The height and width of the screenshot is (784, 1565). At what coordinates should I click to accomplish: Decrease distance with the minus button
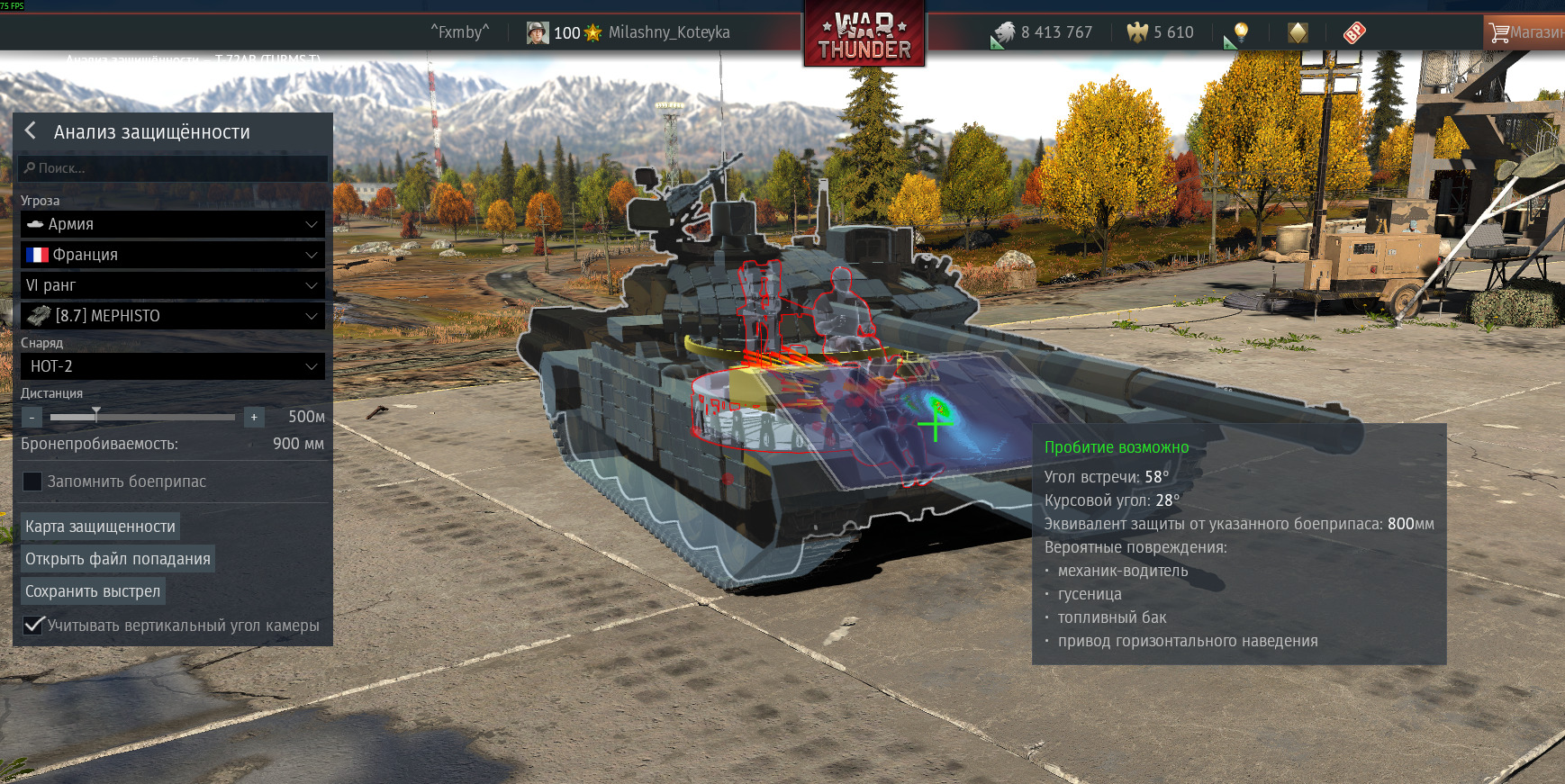coord(32,418)
